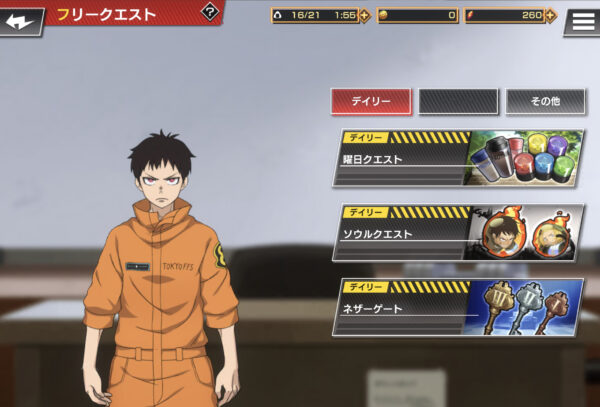Viewport: 600px width, 407px height.
Task: Buy more red gems with plus button
Action: 554,15
